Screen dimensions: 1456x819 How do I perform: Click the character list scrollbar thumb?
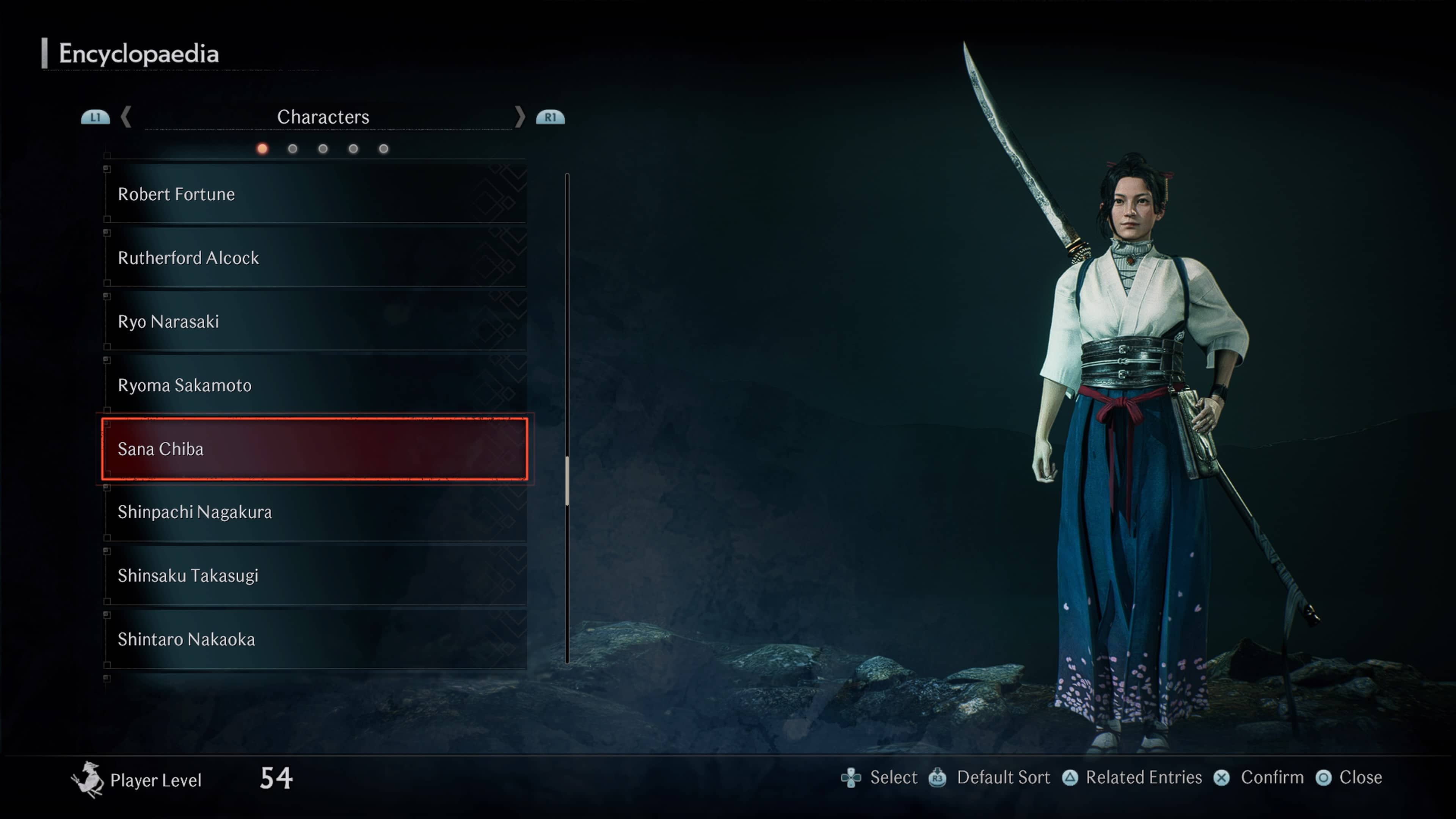567,480
